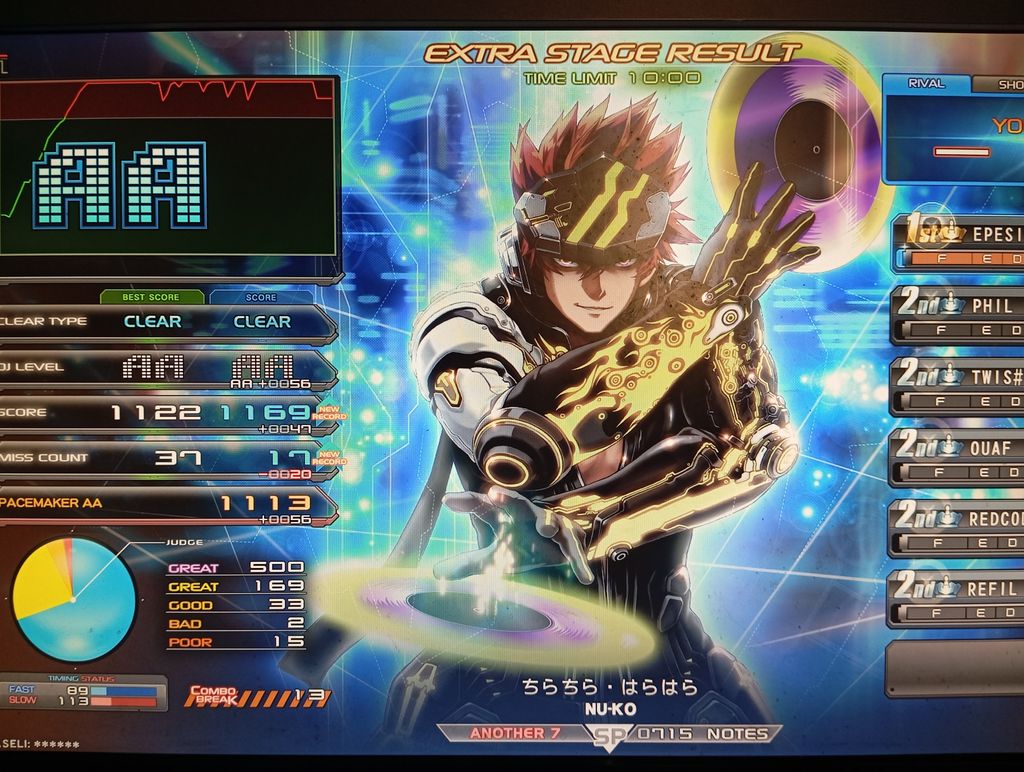
Task: Click the BEST SCORE column header
Action: click(x=152, y=297)
